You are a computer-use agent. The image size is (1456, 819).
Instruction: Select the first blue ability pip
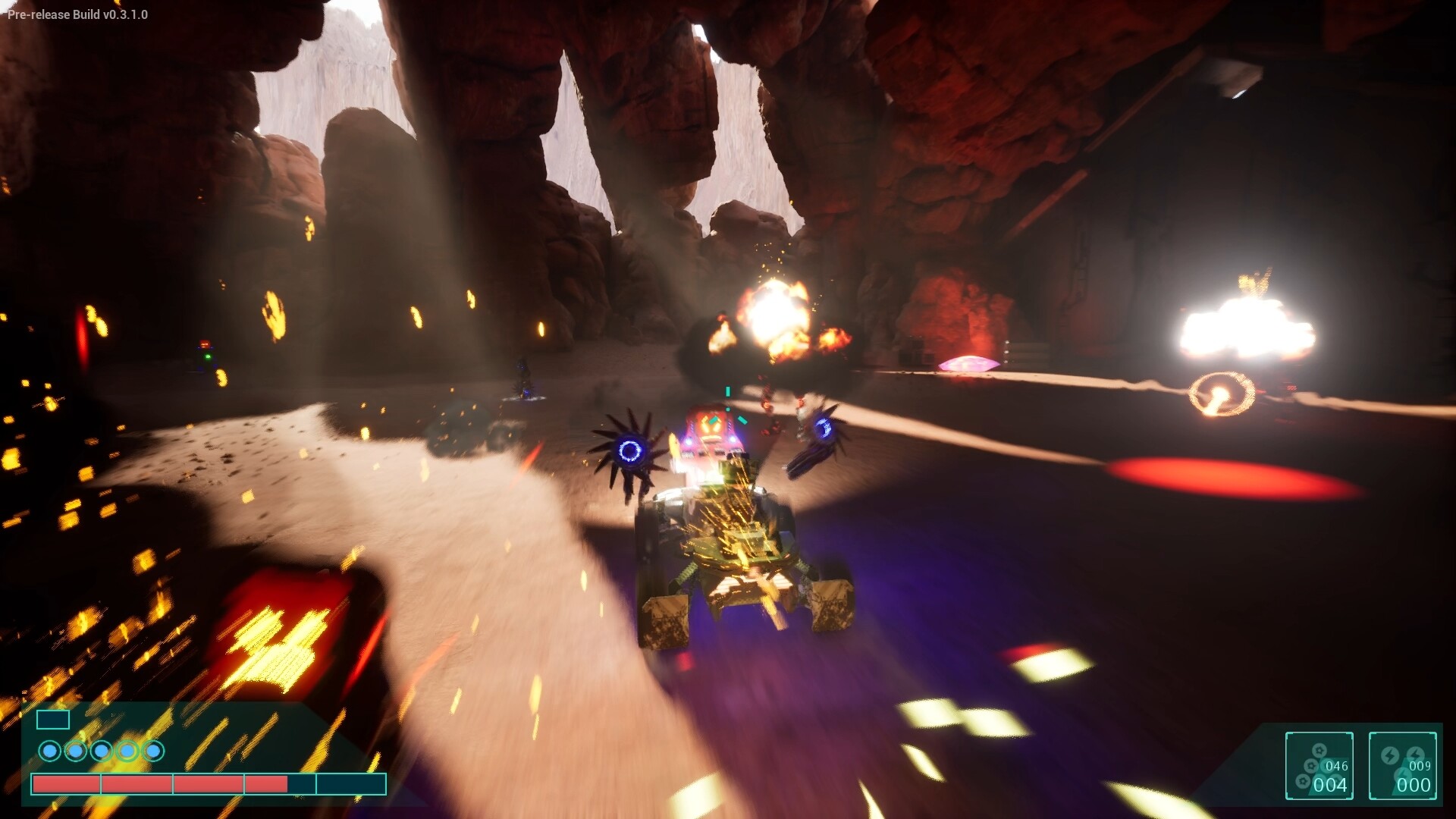tap(50, 750)
